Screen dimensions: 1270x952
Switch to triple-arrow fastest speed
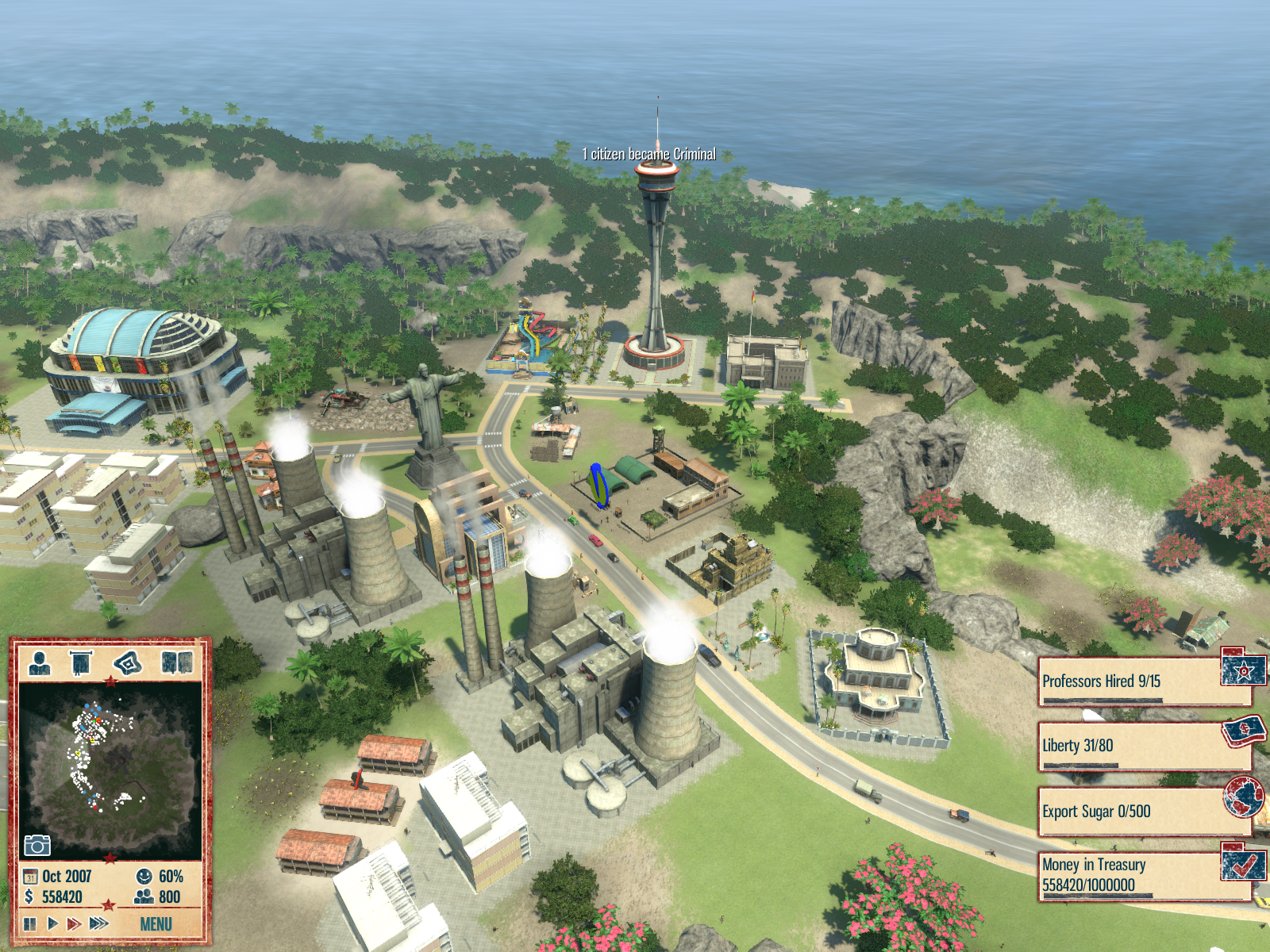[99, 923]
